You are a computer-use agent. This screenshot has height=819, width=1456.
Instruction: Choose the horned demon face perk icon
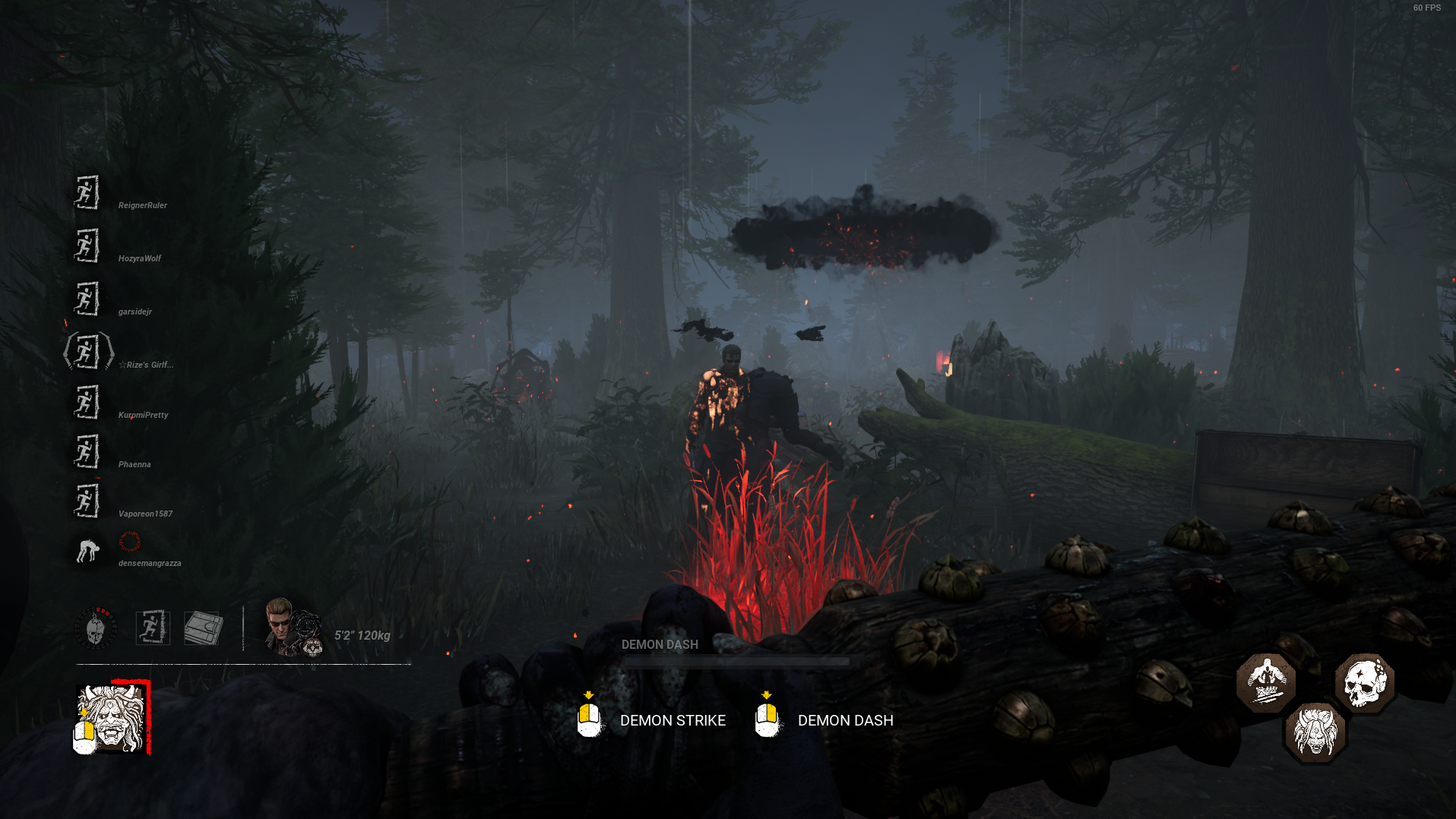pyautogui.click(x=1315, y=732)
